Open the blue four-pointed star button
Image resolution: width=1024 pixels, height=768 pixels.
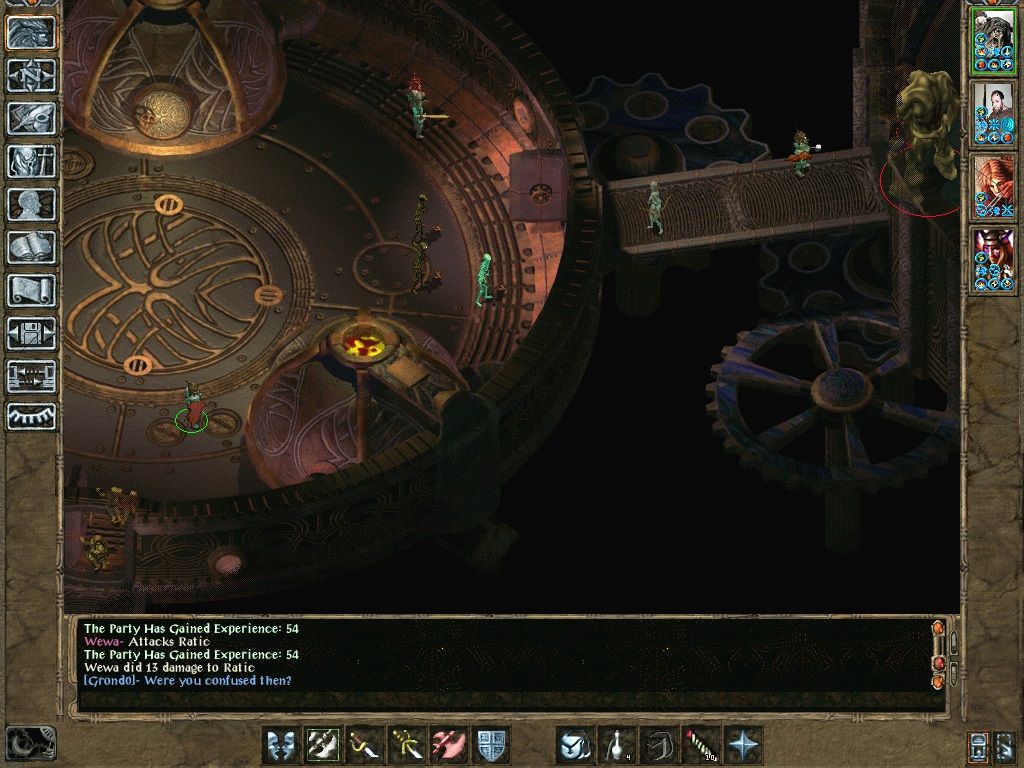click(x=743, y=745)
